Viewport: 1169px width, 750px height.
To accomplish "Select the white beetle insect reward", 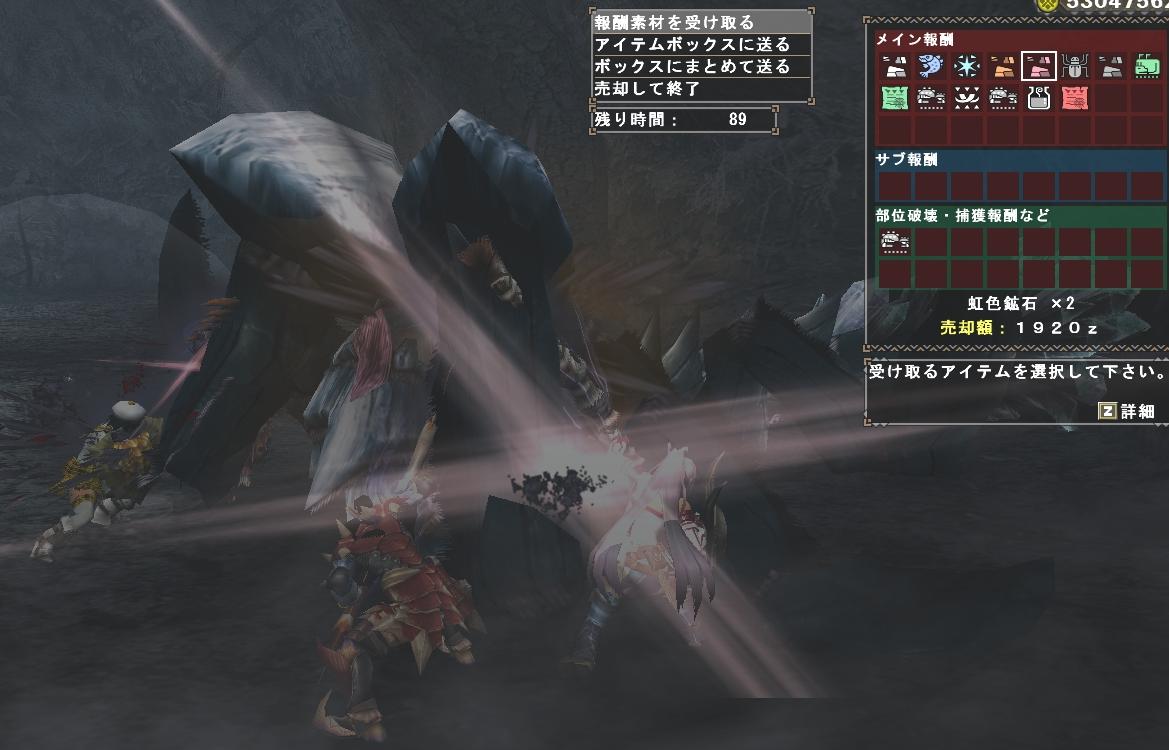I will coord(1074,67).
